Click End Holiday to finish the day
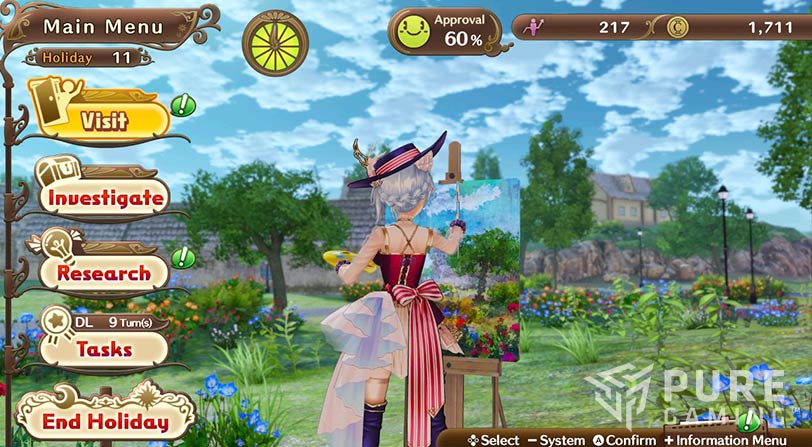812x447 pixels. pyautogui.click(x=104, y=420)
